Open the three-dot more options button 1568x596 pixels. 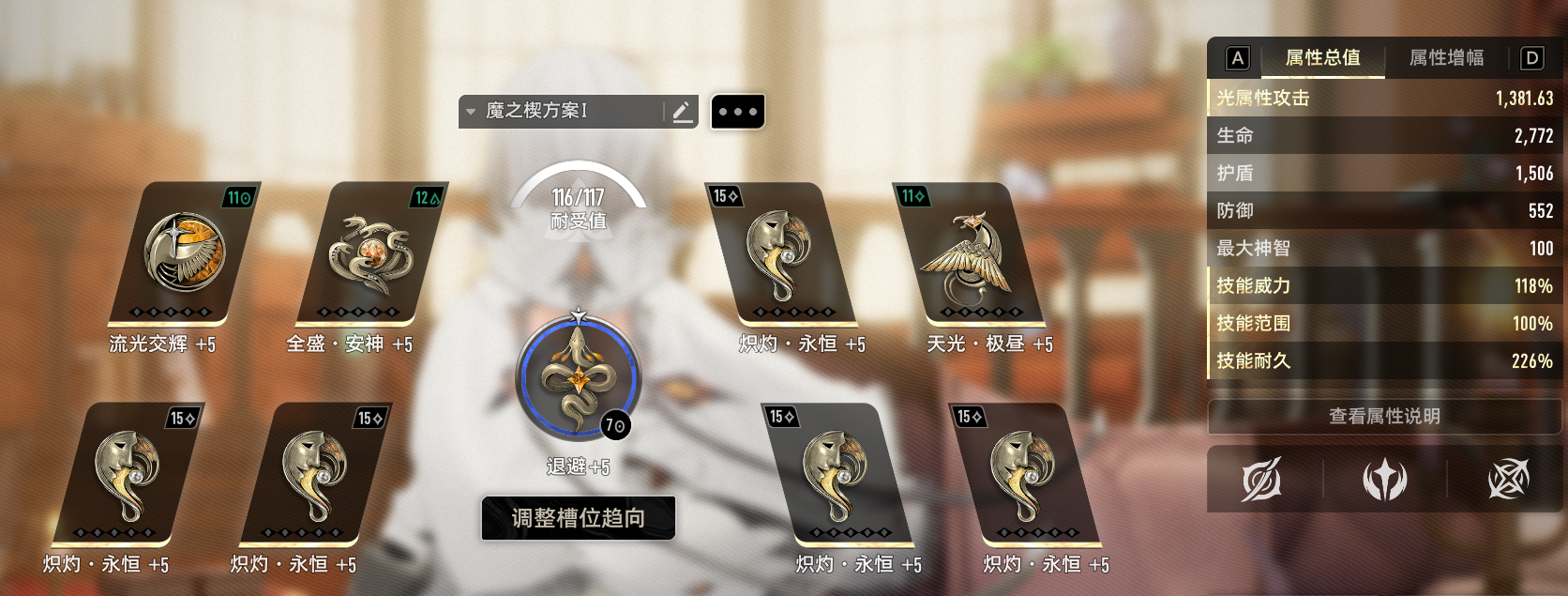point(737,112)
